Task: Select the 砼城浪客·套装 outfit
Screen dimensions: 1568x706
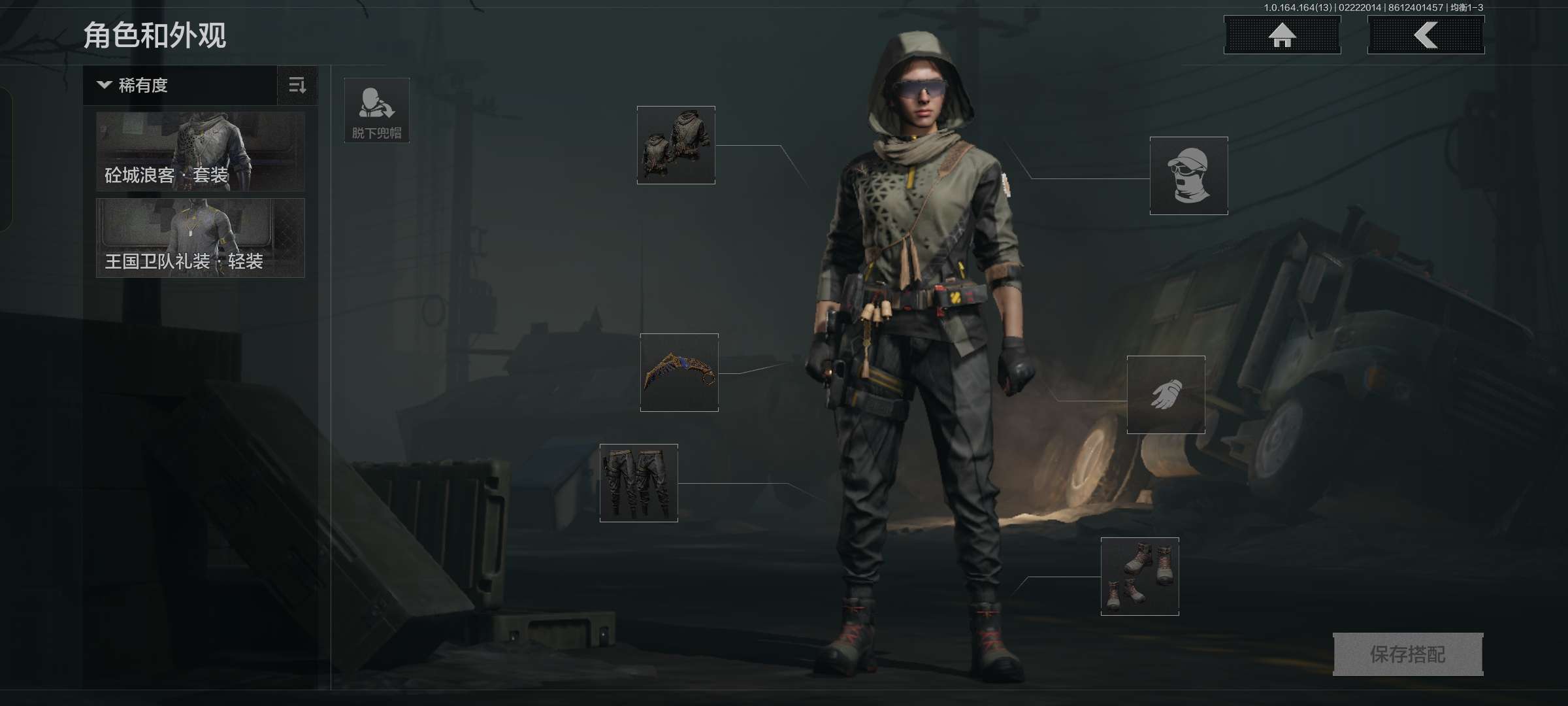Action: (200, 152)
